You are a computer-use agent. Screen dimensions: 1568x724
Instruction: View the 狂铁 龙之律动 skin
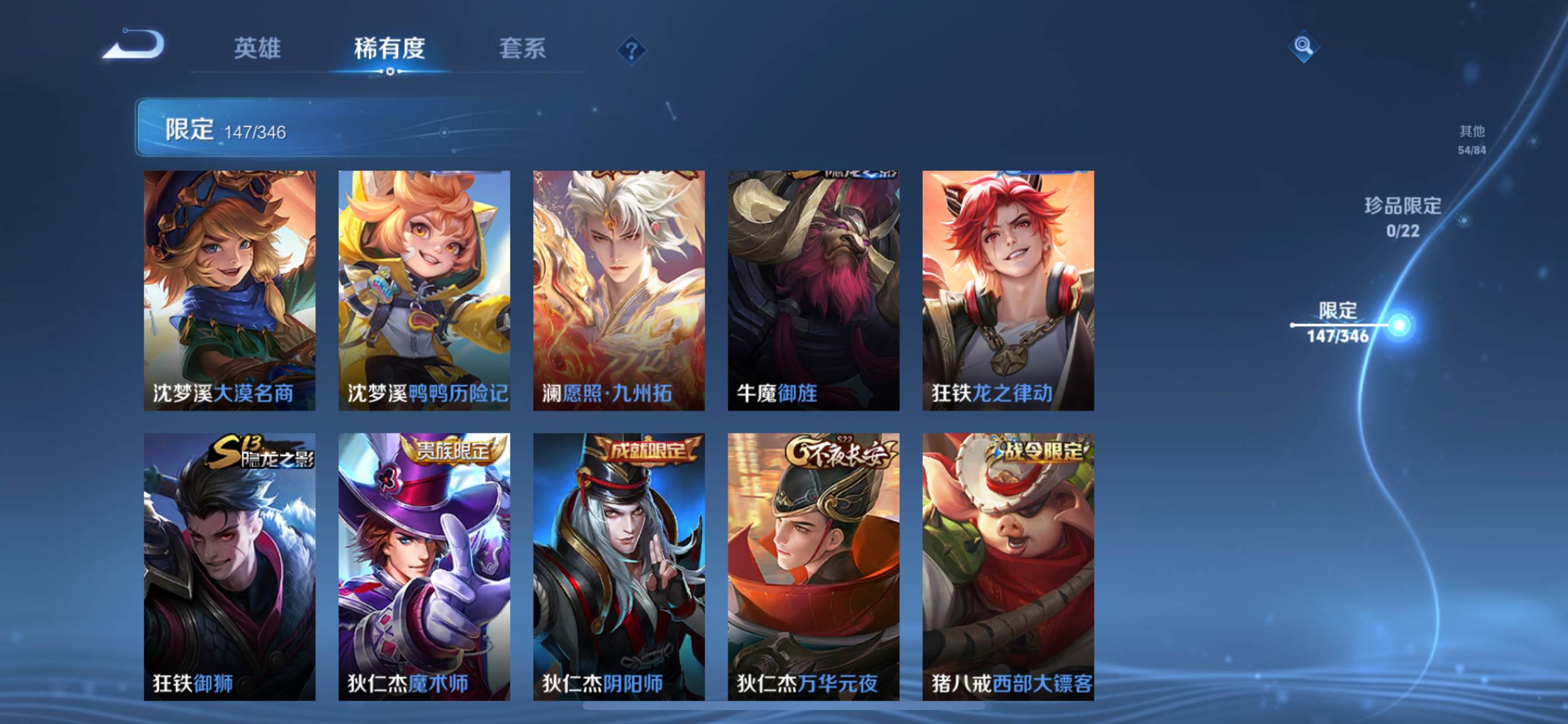(1008, 290)
